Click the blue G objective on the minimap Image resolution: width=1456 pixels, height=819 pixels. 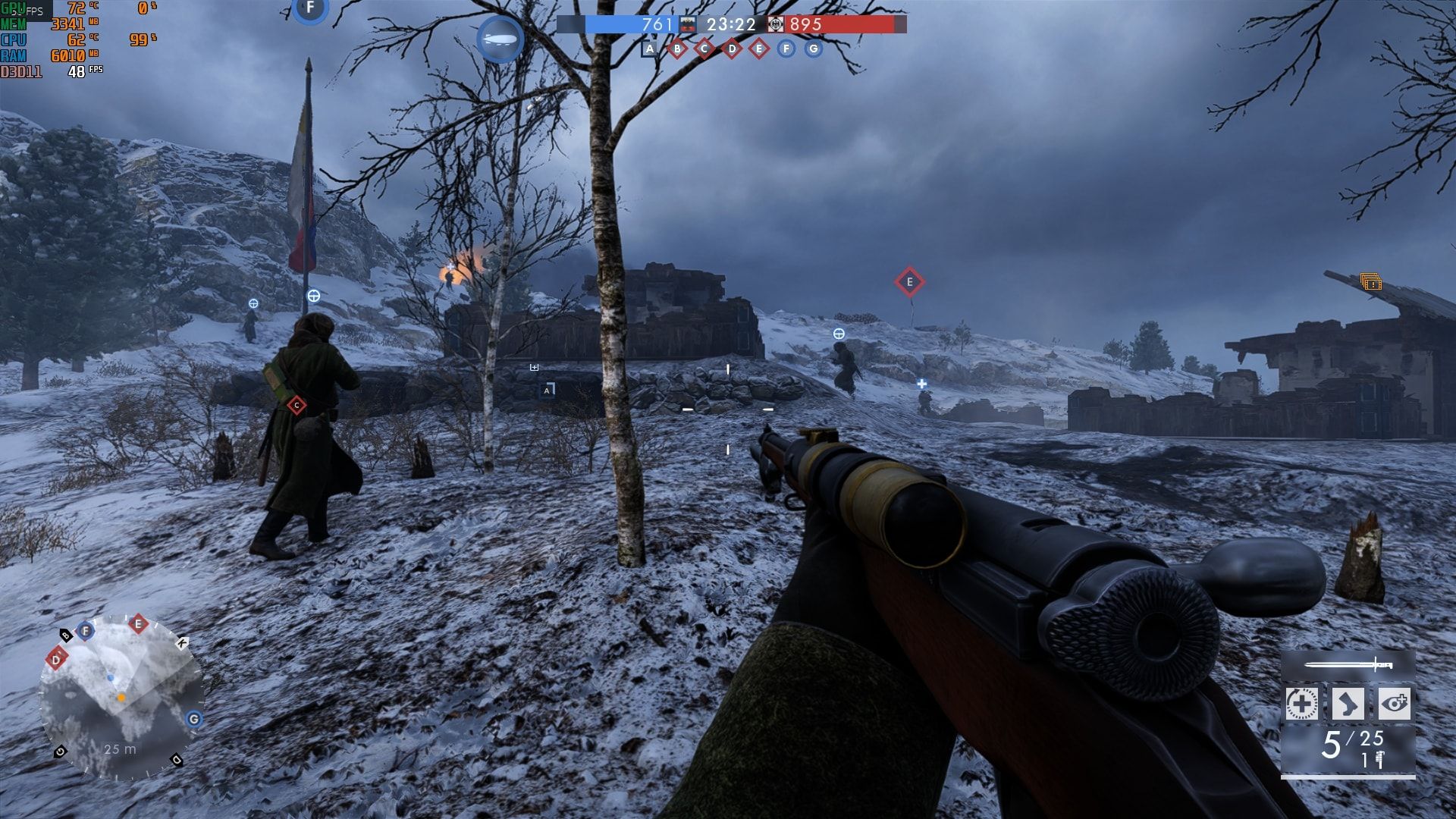pos(194,719)
